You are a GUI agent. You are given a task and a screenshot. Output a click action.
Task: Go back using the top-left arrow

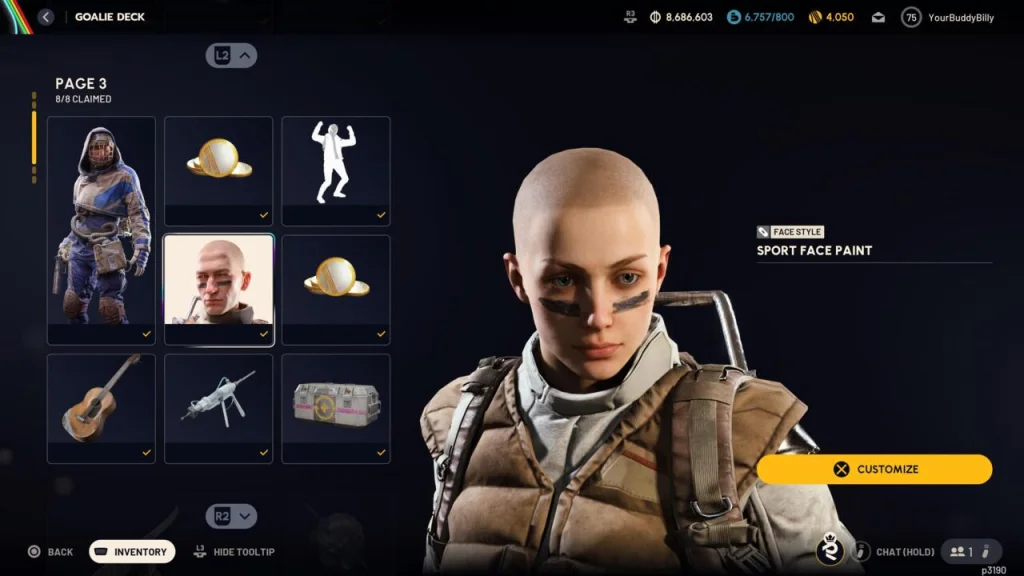tap(46, 17)
